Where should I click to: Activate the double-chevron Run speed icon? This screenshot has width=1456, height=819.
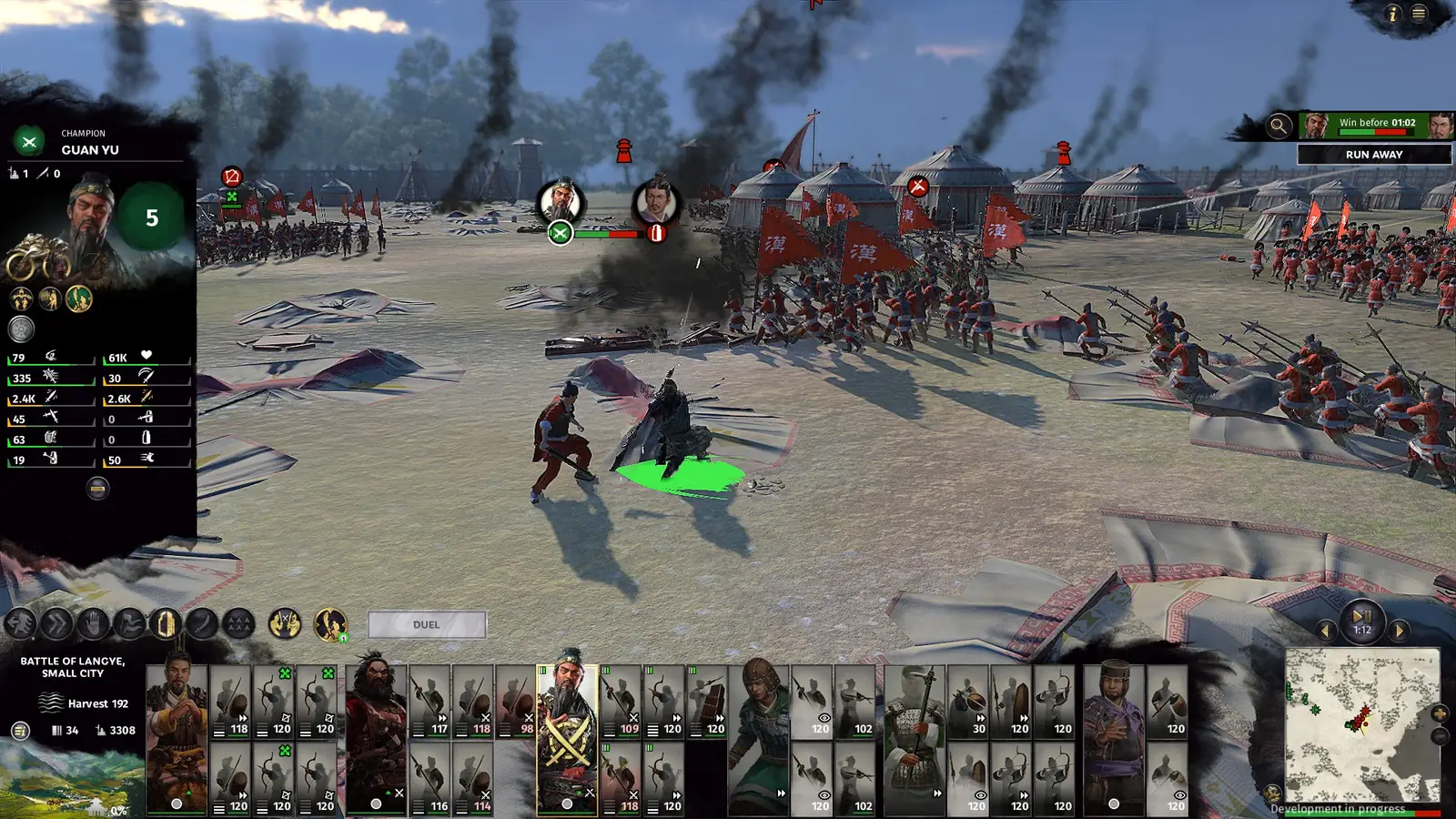[56, 625]
